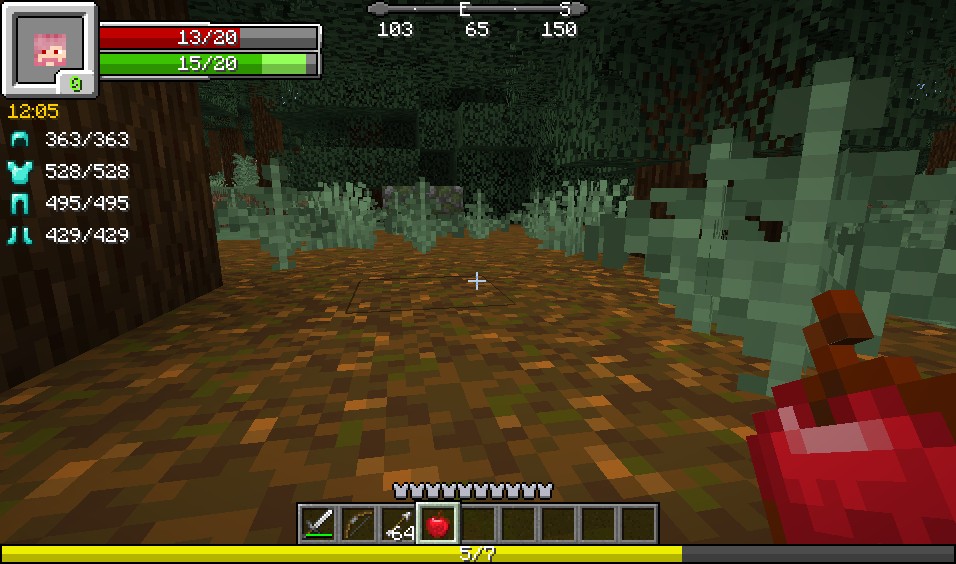Click the diamond chestplate armor icon
This screenshot has height=564, width=956.
(x=21, y=172)
